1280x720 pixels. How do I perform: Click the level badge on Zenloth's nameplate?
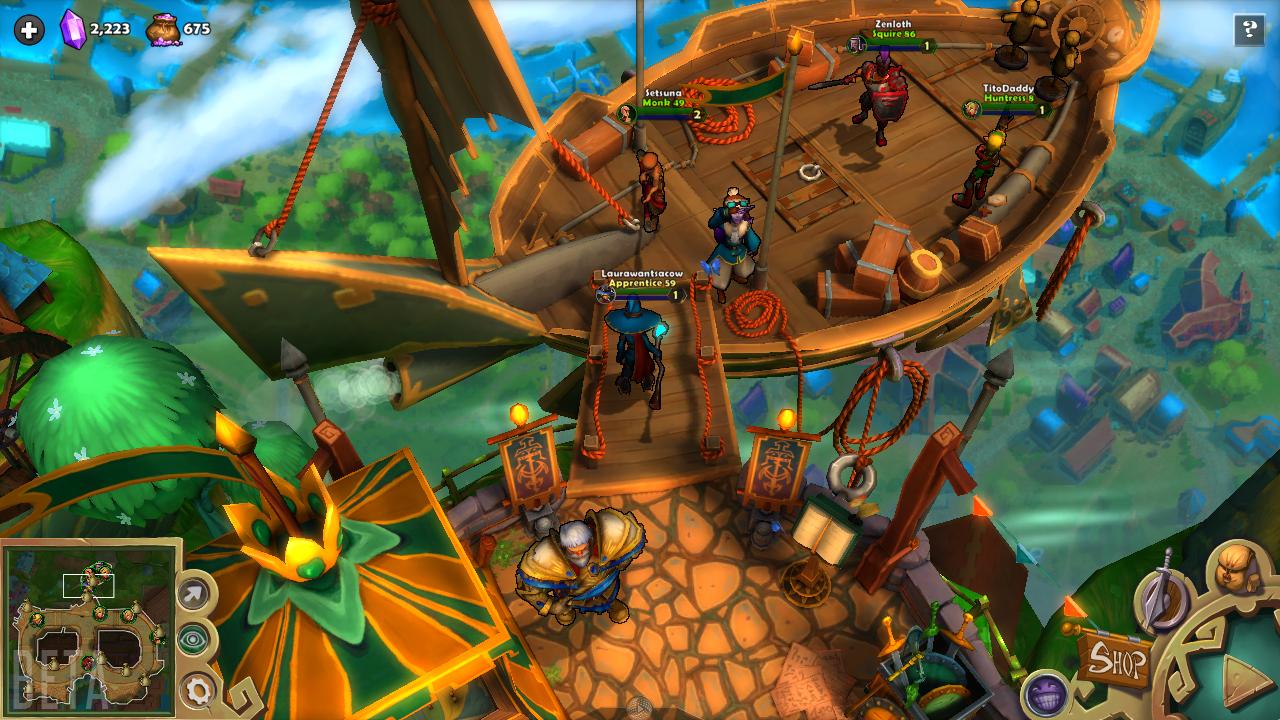[925, 46]
